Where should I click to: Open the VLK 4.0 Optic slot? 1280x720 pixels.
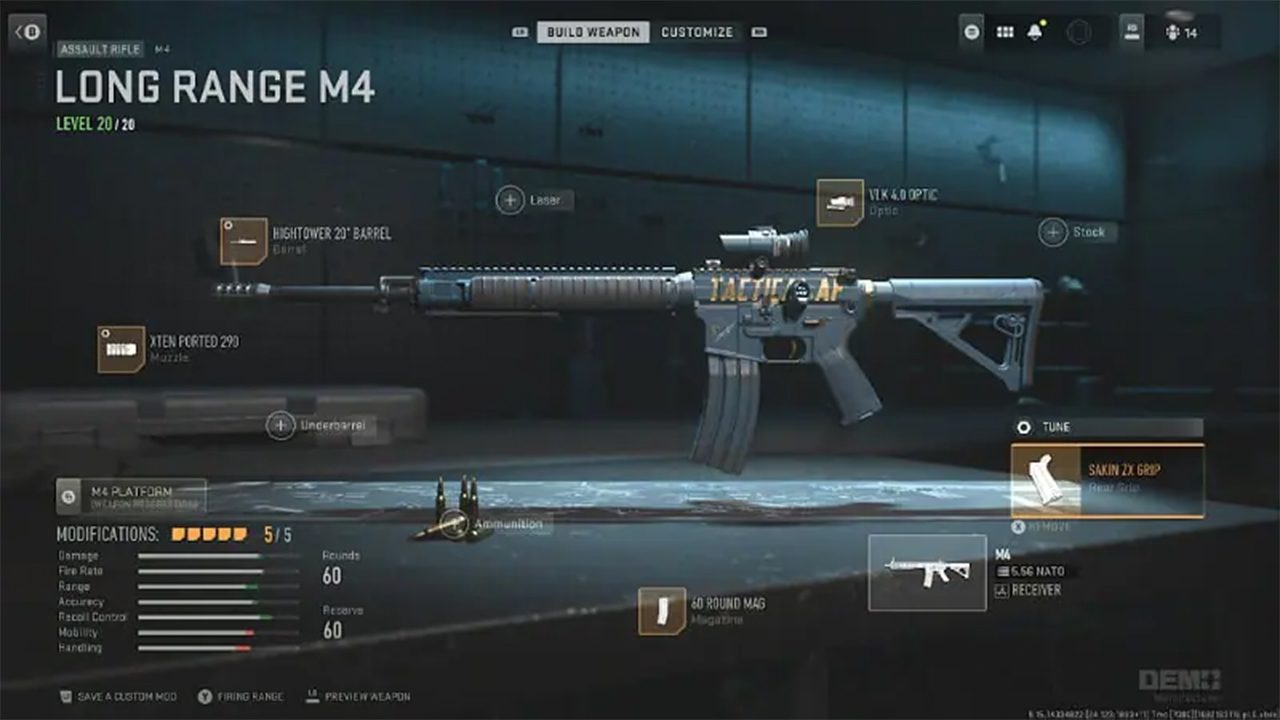point(840,202)
